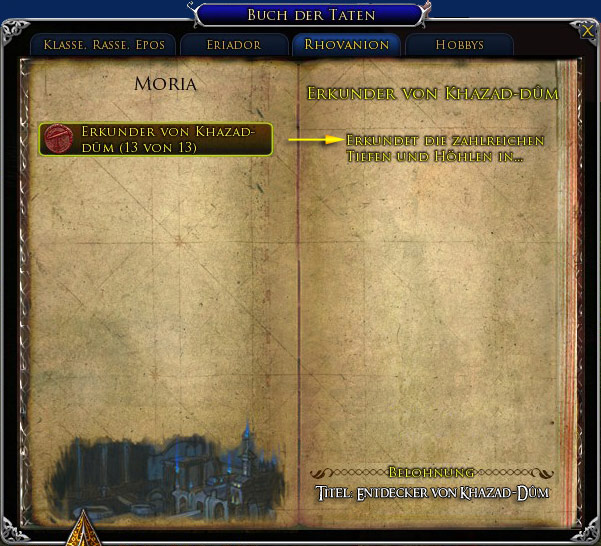Open the Eriador tab
Image resolution: width=601 pixels, height=546 pixels.
tap(234, 45)
